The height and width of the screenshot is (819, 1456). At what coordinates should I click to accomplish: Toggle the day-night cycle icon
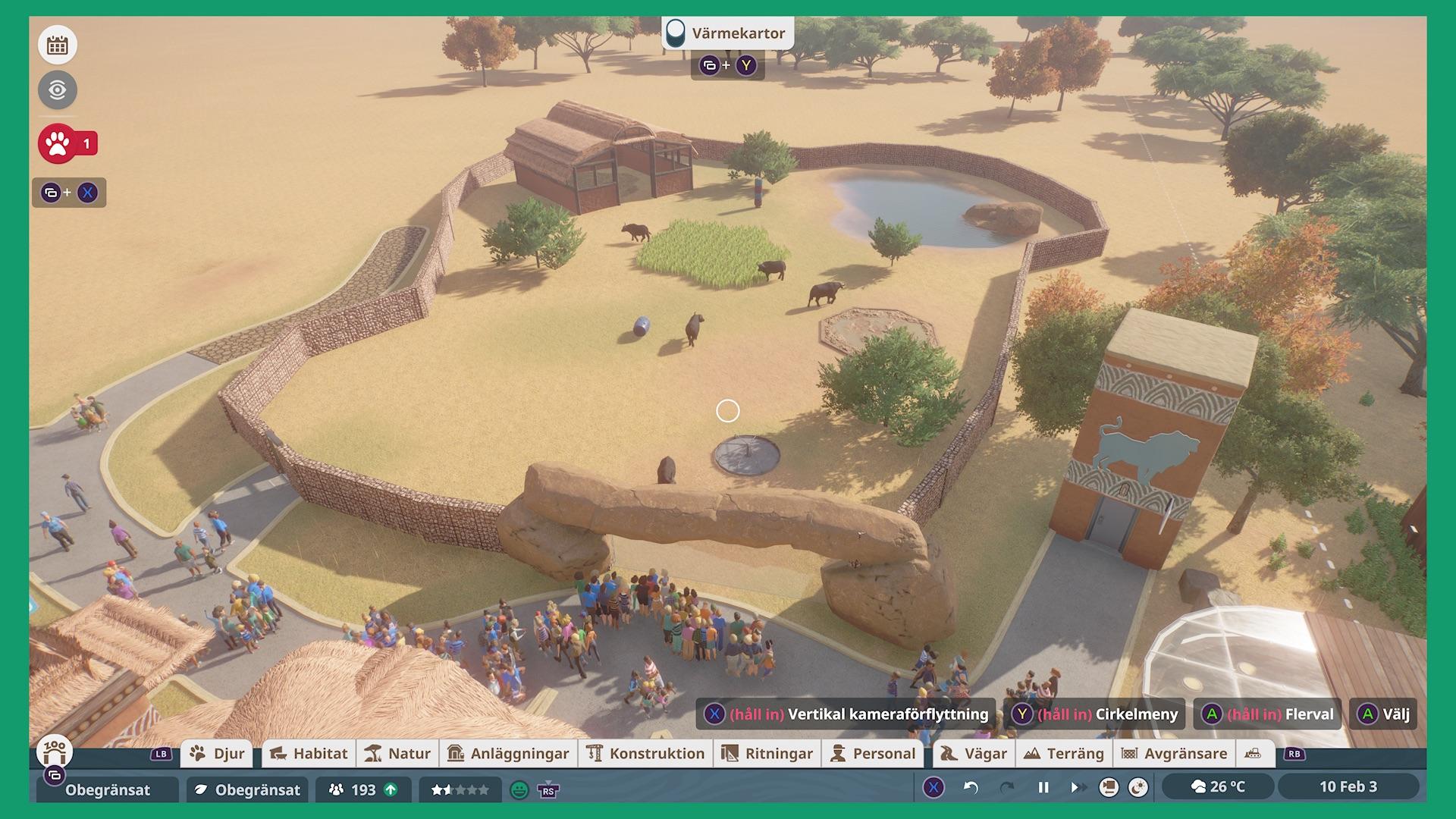coord(1137,787)
